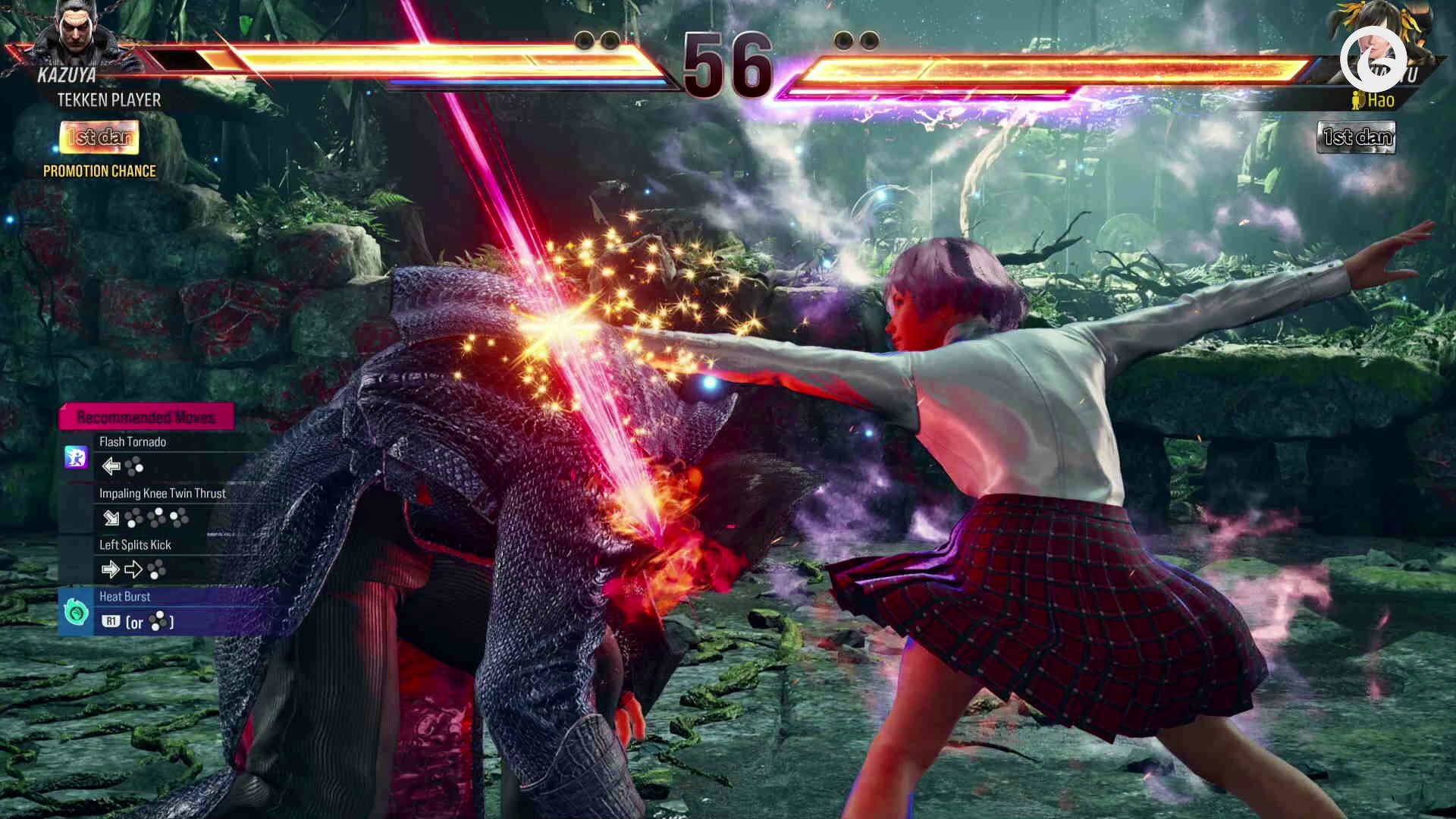
Task: Click the yellow player figure icon beside Hao
Action: [1355, 99]
